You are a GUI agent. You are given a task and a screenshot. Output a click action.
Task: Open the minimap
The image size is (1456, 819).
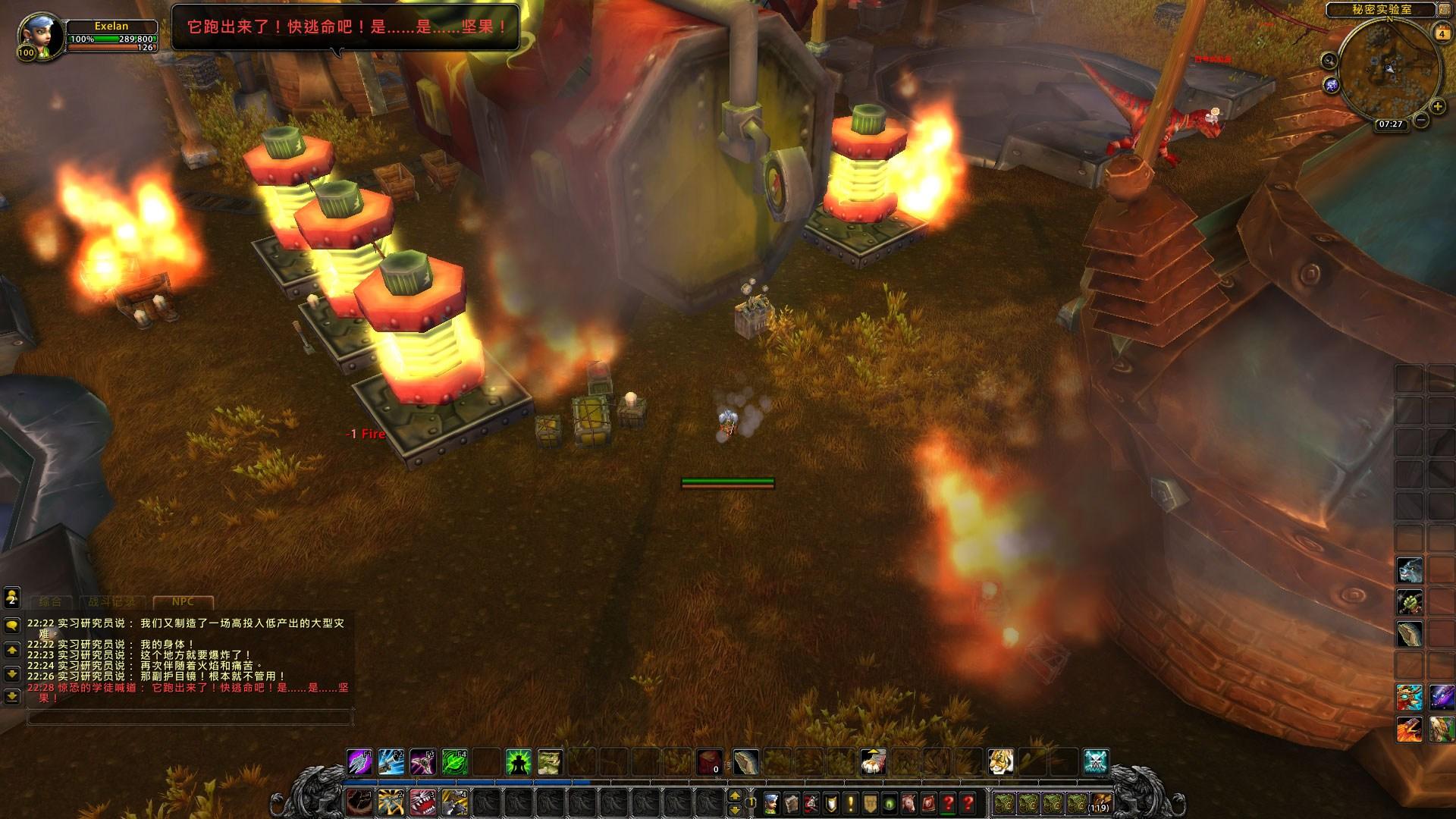point(1389,69)
